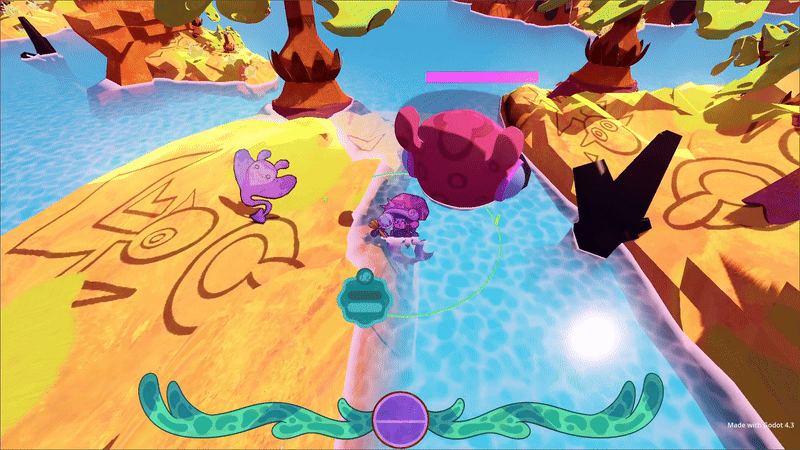Image resolution: width=800 pixels, height=450 pixels.
Task: Click the purple orb in the bottom HUD
Action: point(399,419)
